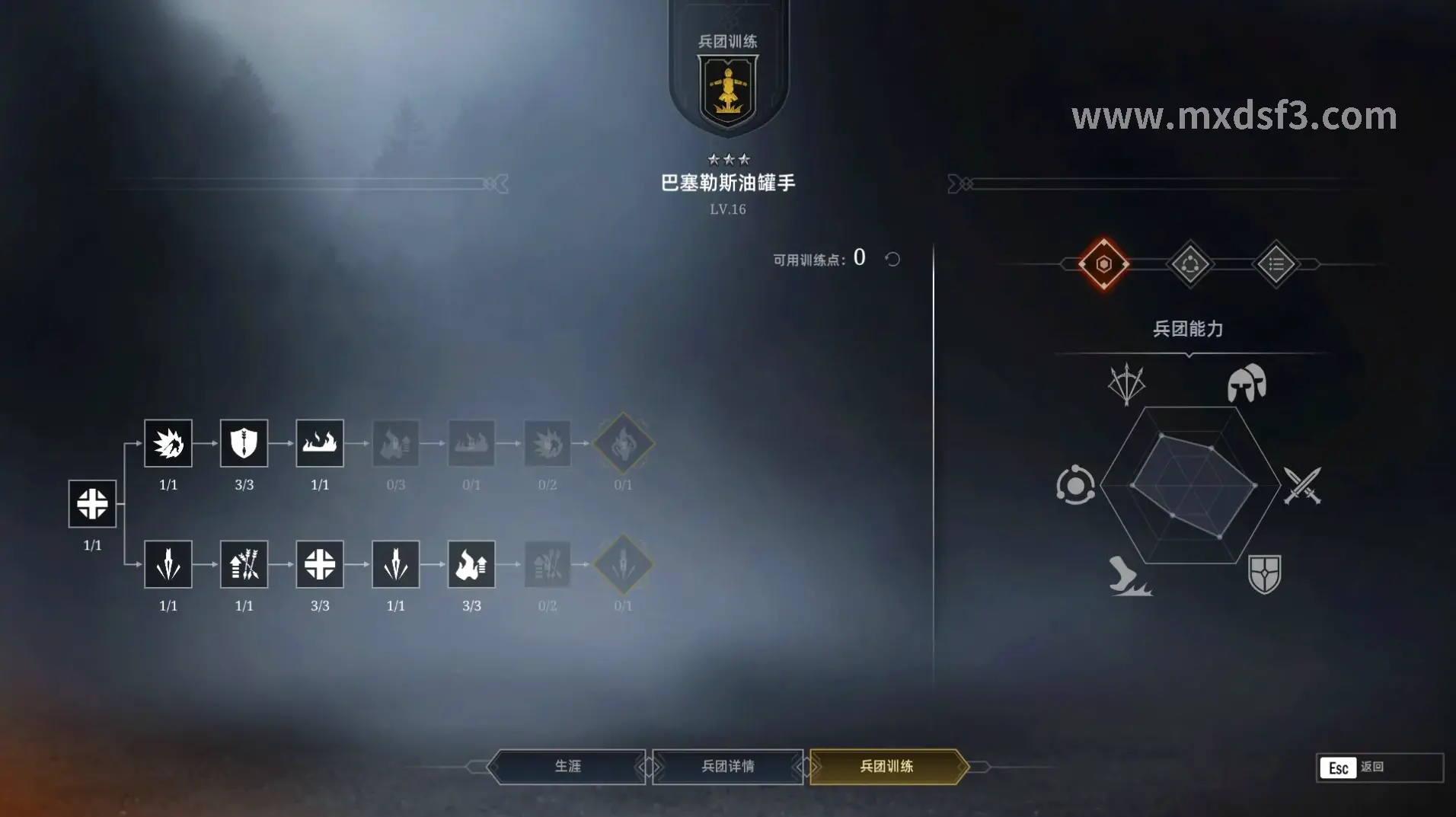Screen dimensions: 1456x817
Task: Select the locked skill node marked 0/3
Action: pyautogui.click(x=395, y=443)
